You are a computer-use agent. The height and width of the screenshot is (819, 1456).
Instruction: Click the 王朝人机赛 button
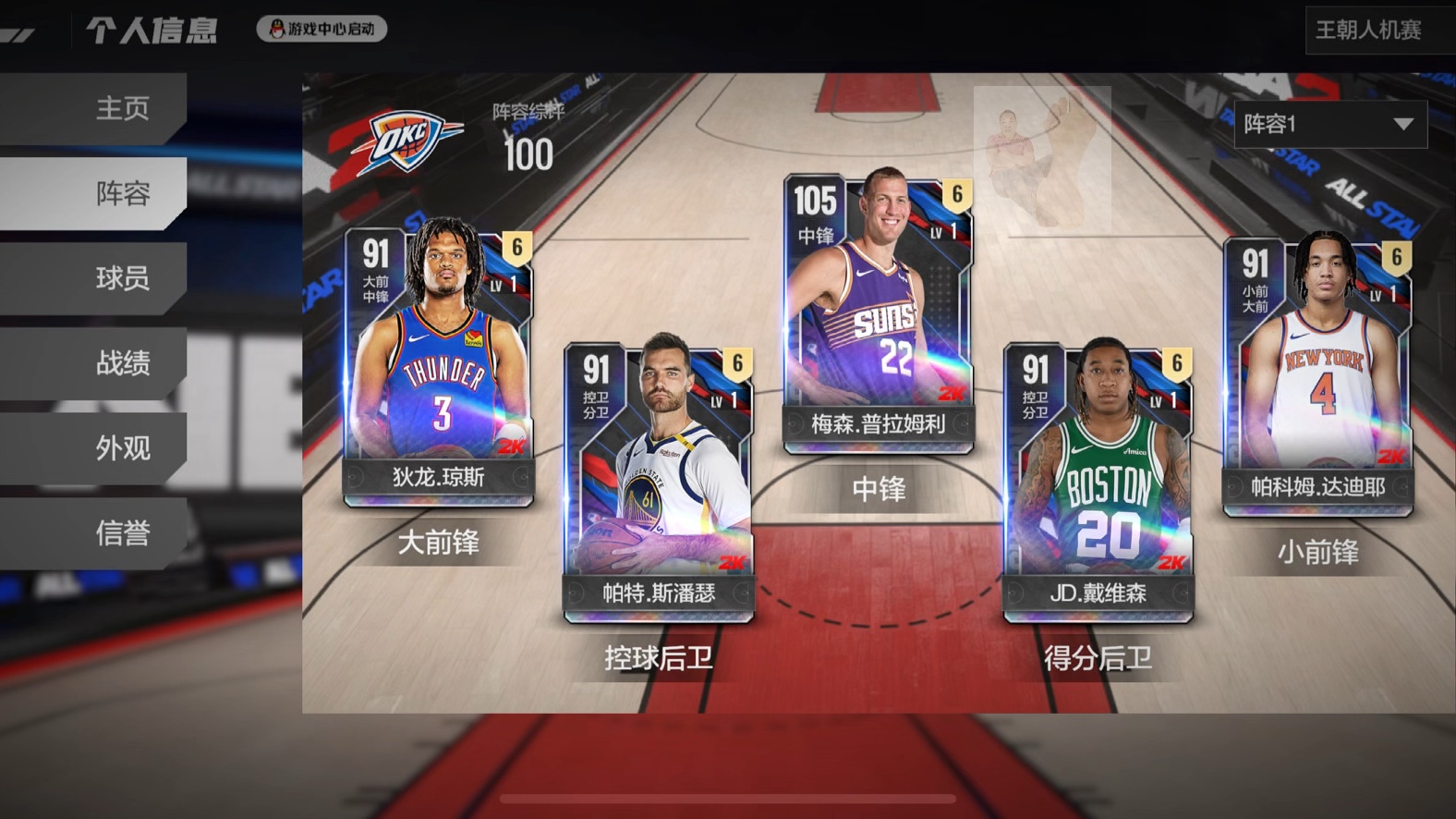tap(1369, 31)
